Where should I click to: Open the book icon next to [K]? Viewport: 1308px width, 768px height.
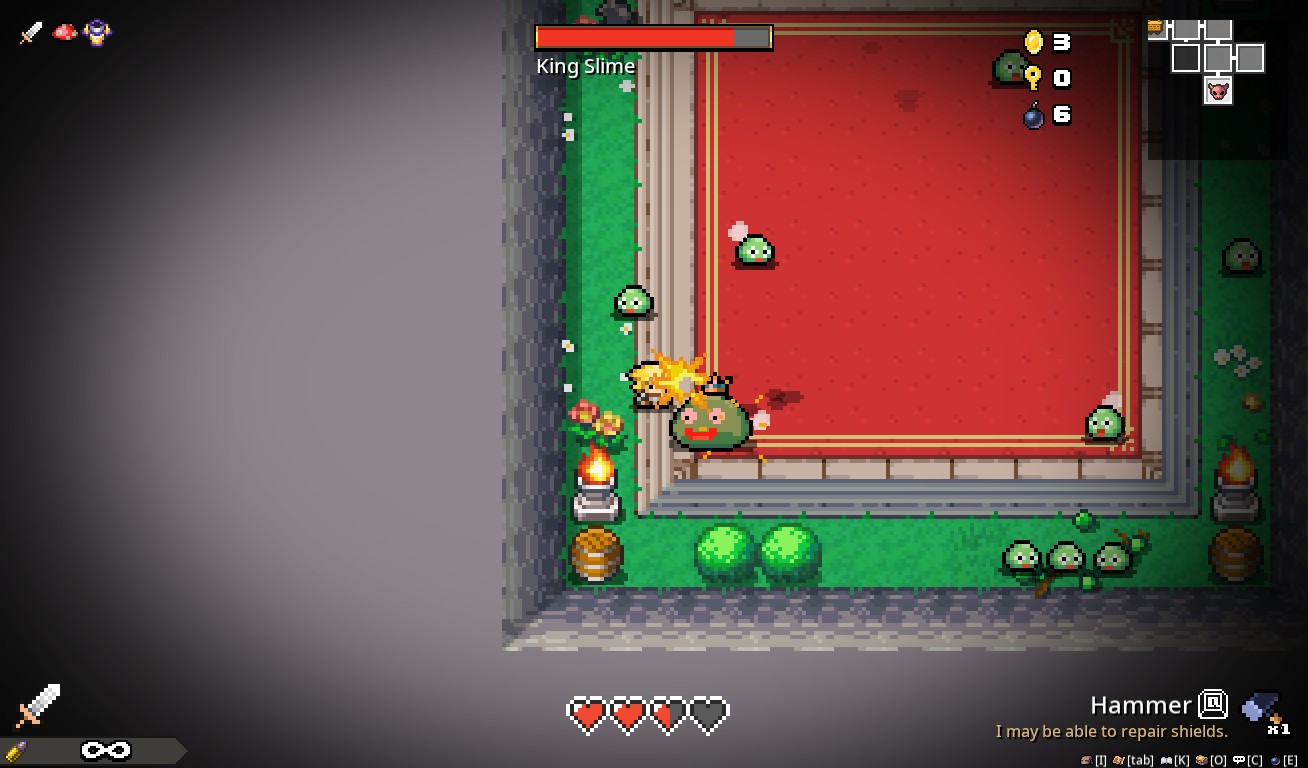click(1166, 760)
